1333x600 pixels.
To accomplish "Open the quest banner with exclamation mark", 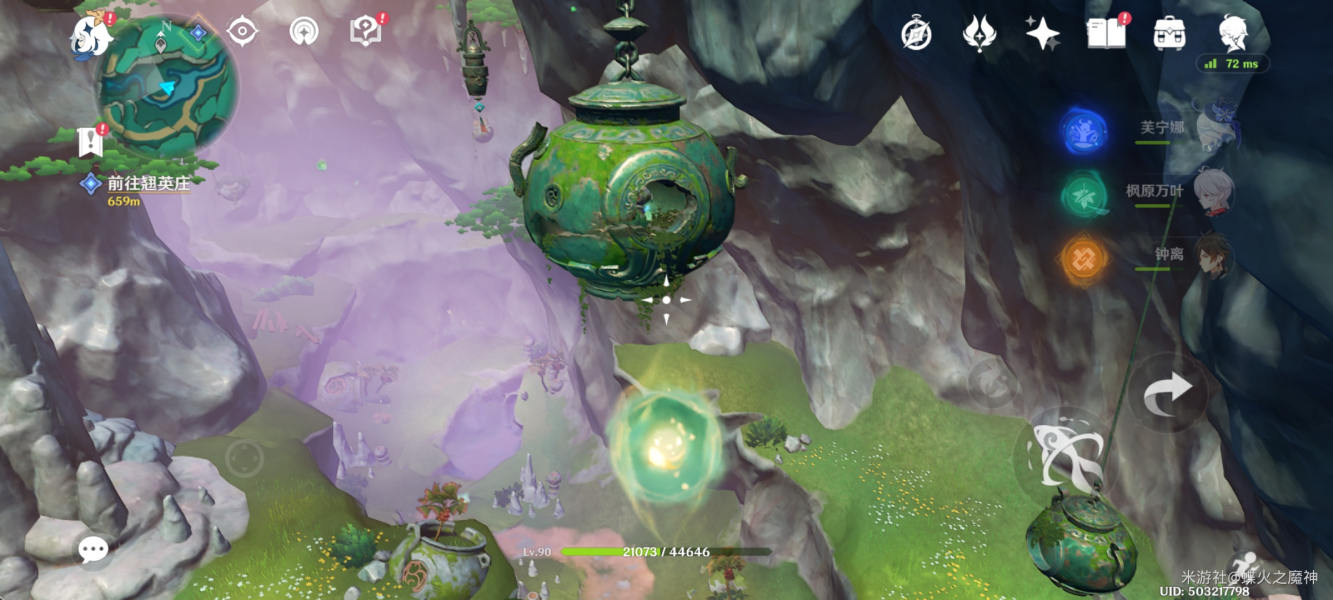I will [x=91, y=141].
